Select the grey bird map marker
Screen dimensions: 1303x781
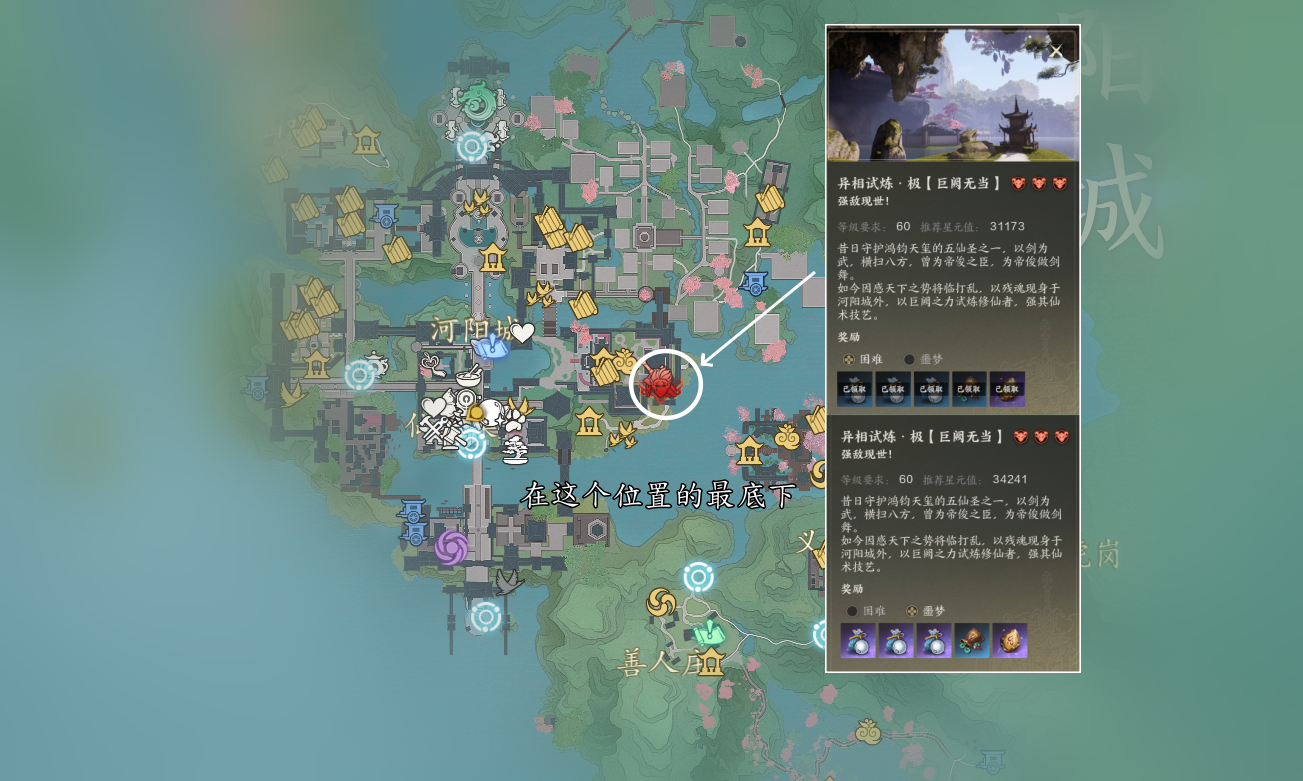click(509, 581)
